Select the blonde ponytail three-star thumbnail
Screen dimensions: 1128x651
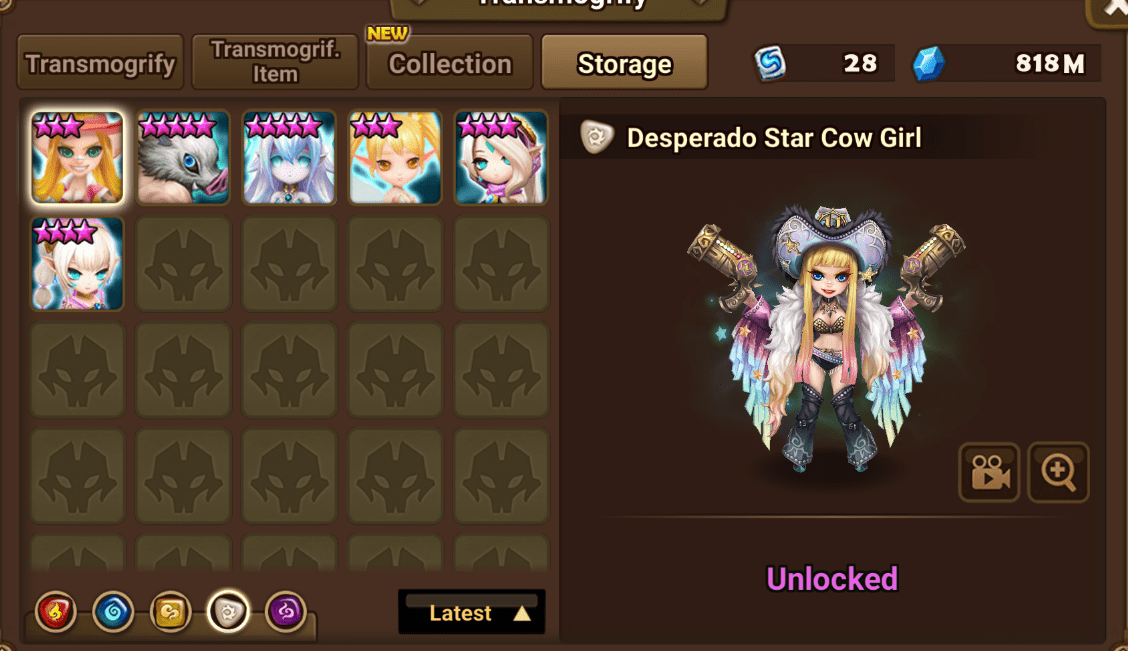395,157
